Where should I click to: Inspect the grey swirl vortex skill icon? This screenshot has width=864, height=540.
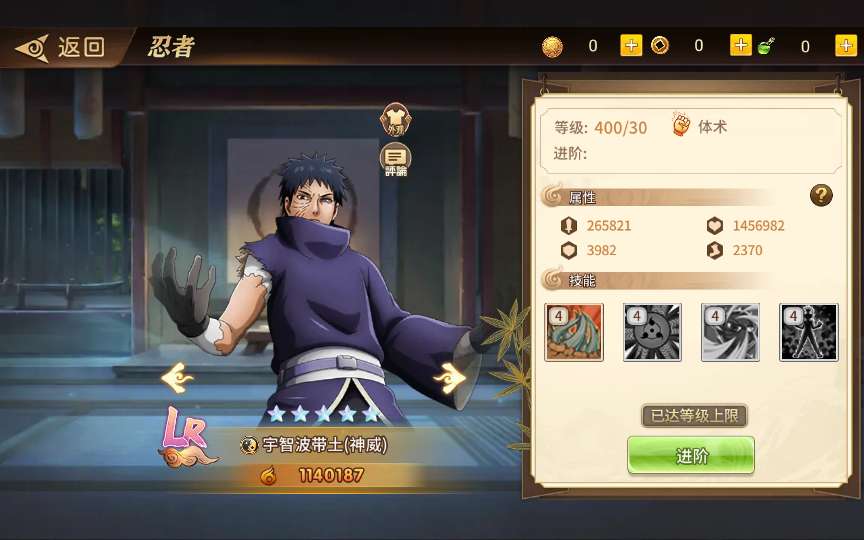pyautogui.click(x=730, y=332)
